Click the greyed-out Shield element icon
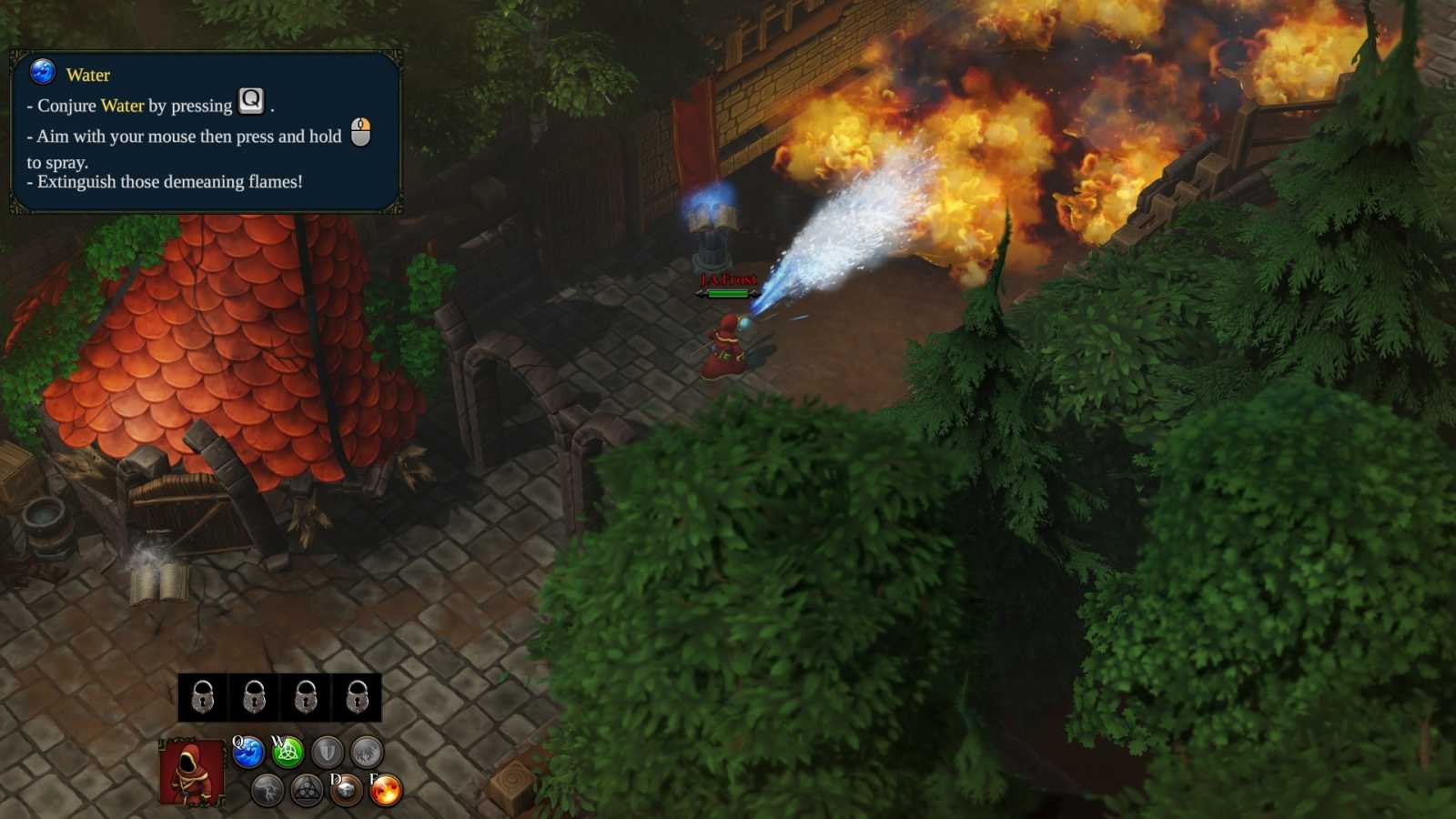Image resolution: width=1456 pixels, height=819 pixels. coord(327,753)
